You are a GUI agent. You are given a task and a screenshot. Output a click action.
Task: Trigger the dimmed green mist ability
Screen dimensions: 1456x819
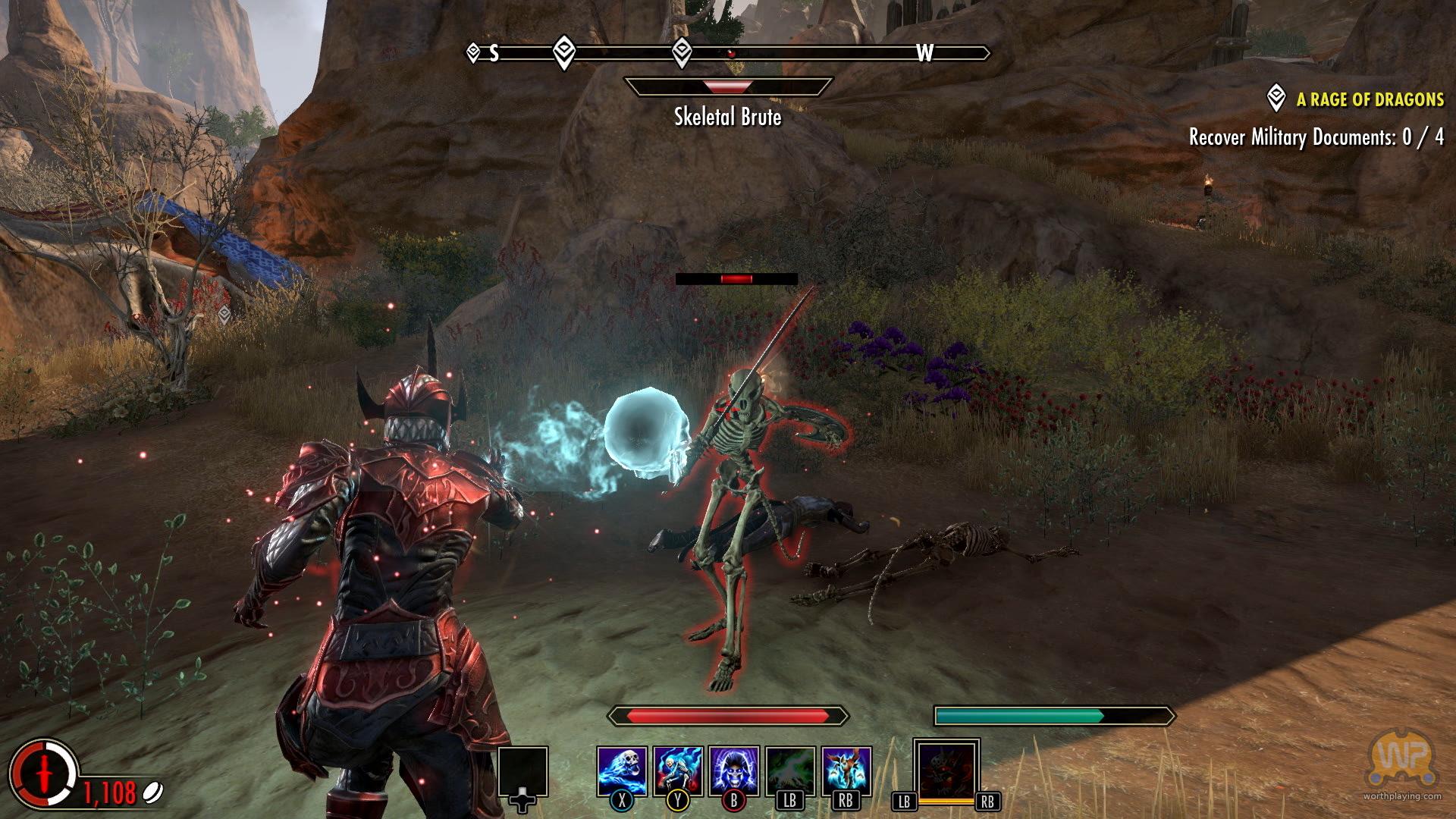click(790, 770)
